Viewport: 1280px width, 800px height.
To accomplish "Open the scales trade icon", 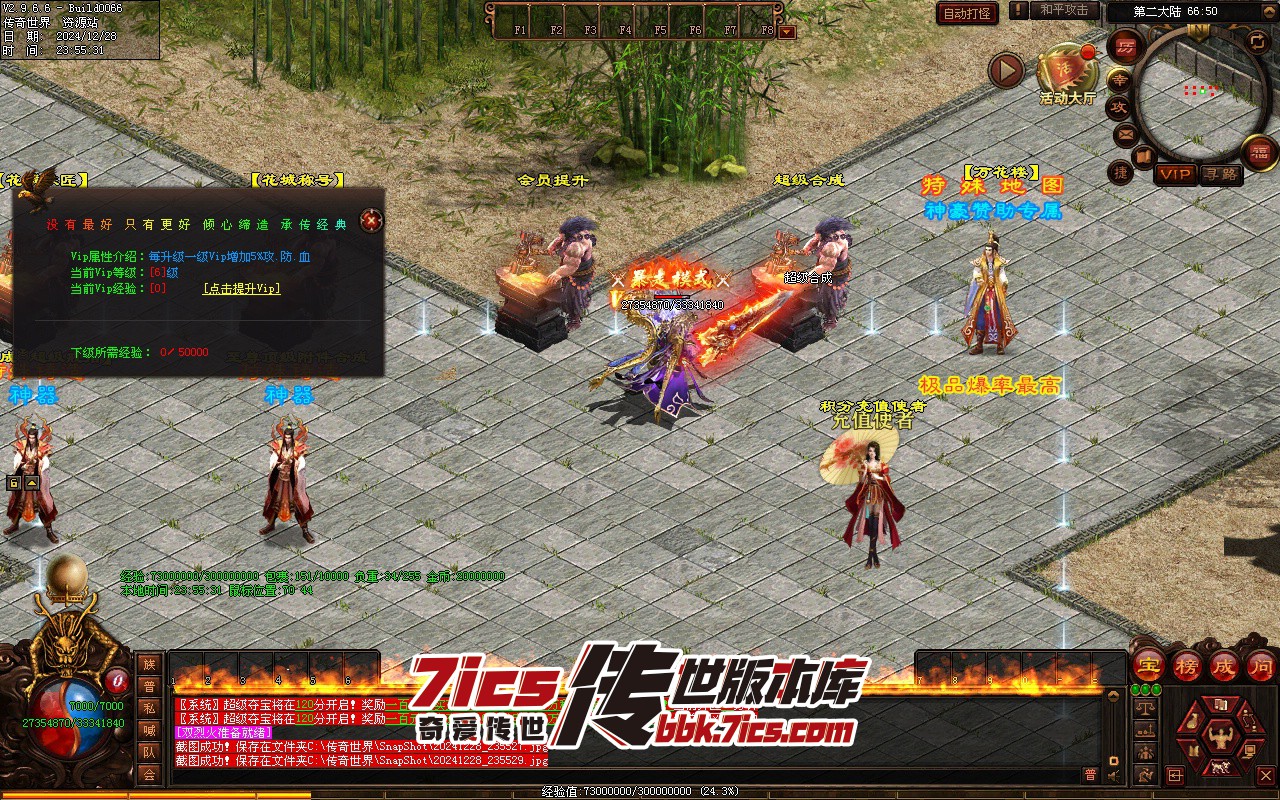I will pyautogui.click(x=1146, y=706).
